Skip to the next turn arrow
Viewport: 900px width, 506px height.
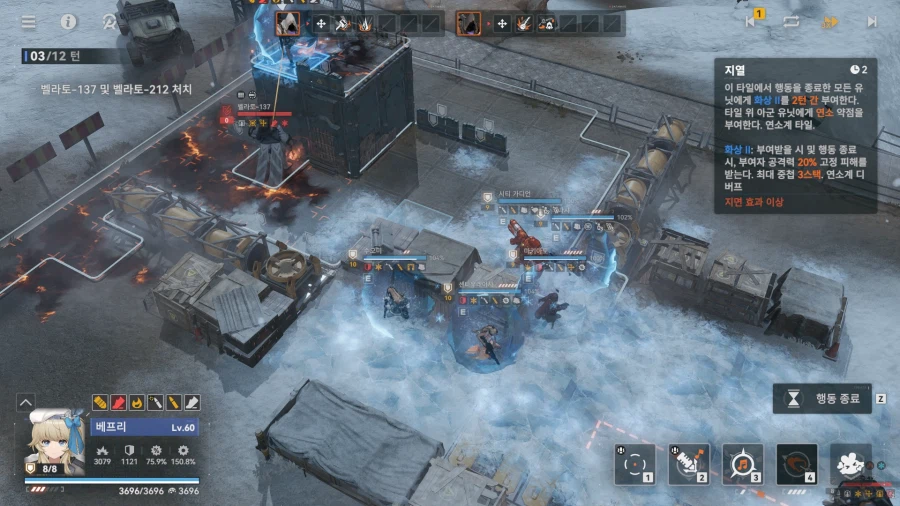pos(871,21)
